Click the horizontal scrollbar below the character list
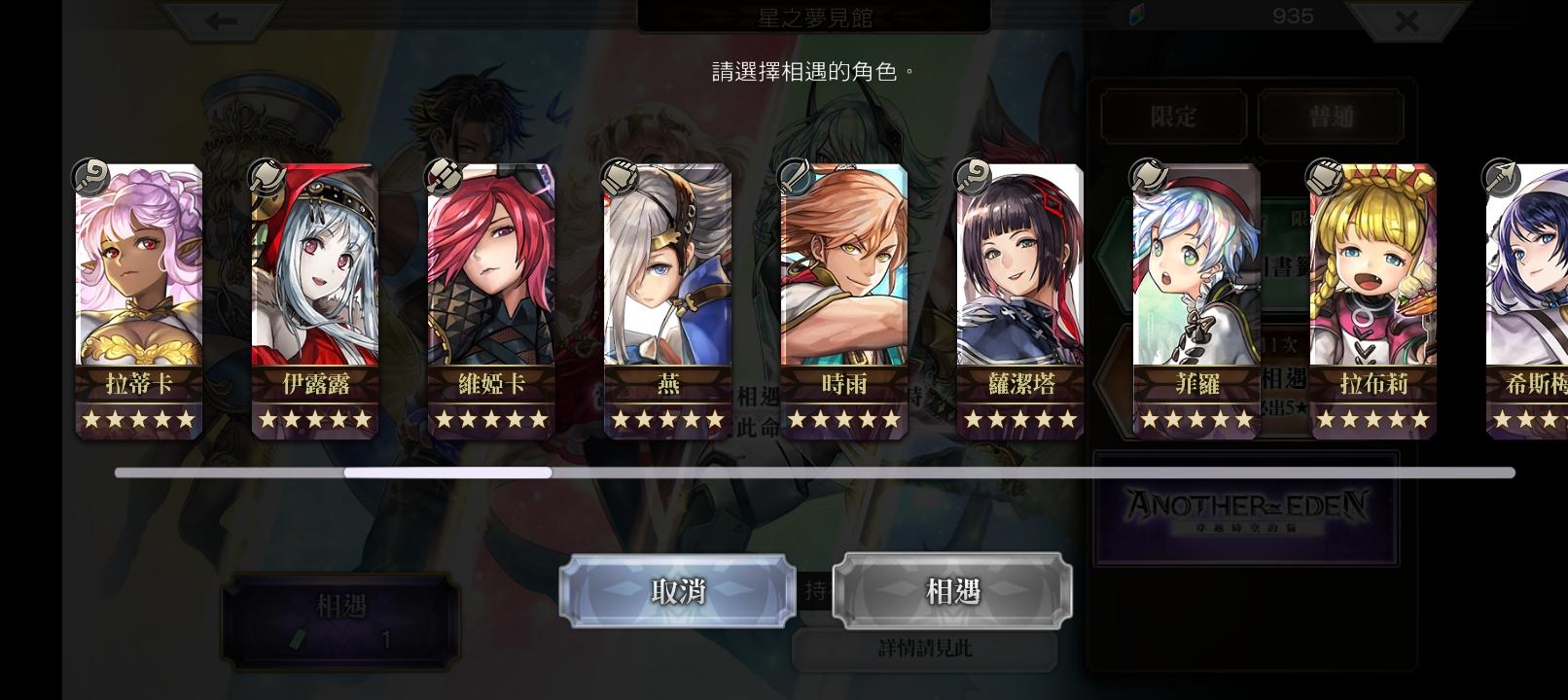 pyautogui.click(x=450, y=472)
